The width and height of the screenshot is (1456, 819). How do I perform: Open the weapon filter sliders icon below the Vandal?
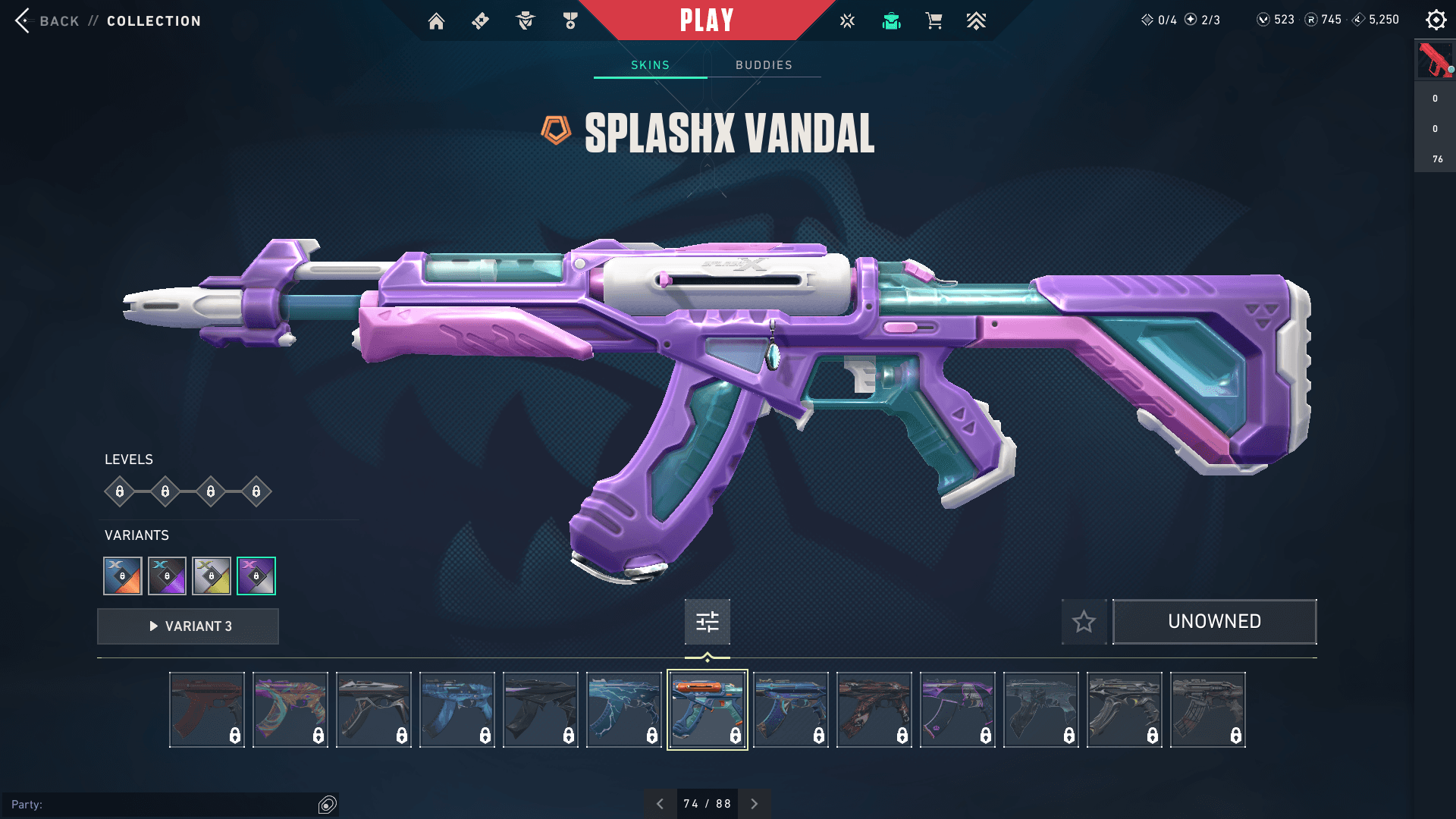(x=707, y=621)
